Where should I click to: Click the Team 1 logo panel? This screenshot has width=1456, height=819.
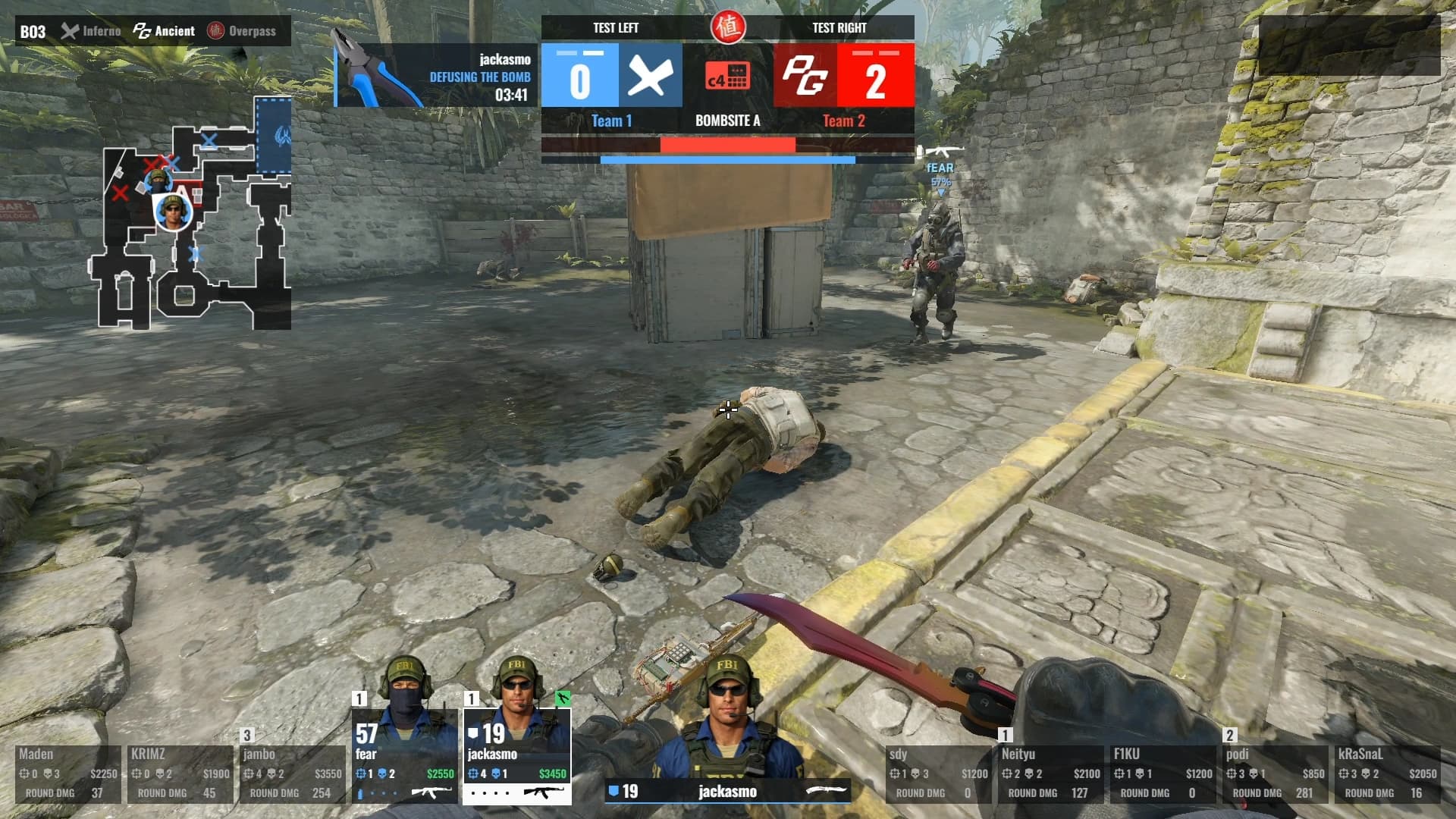click(x=650, y=75)
